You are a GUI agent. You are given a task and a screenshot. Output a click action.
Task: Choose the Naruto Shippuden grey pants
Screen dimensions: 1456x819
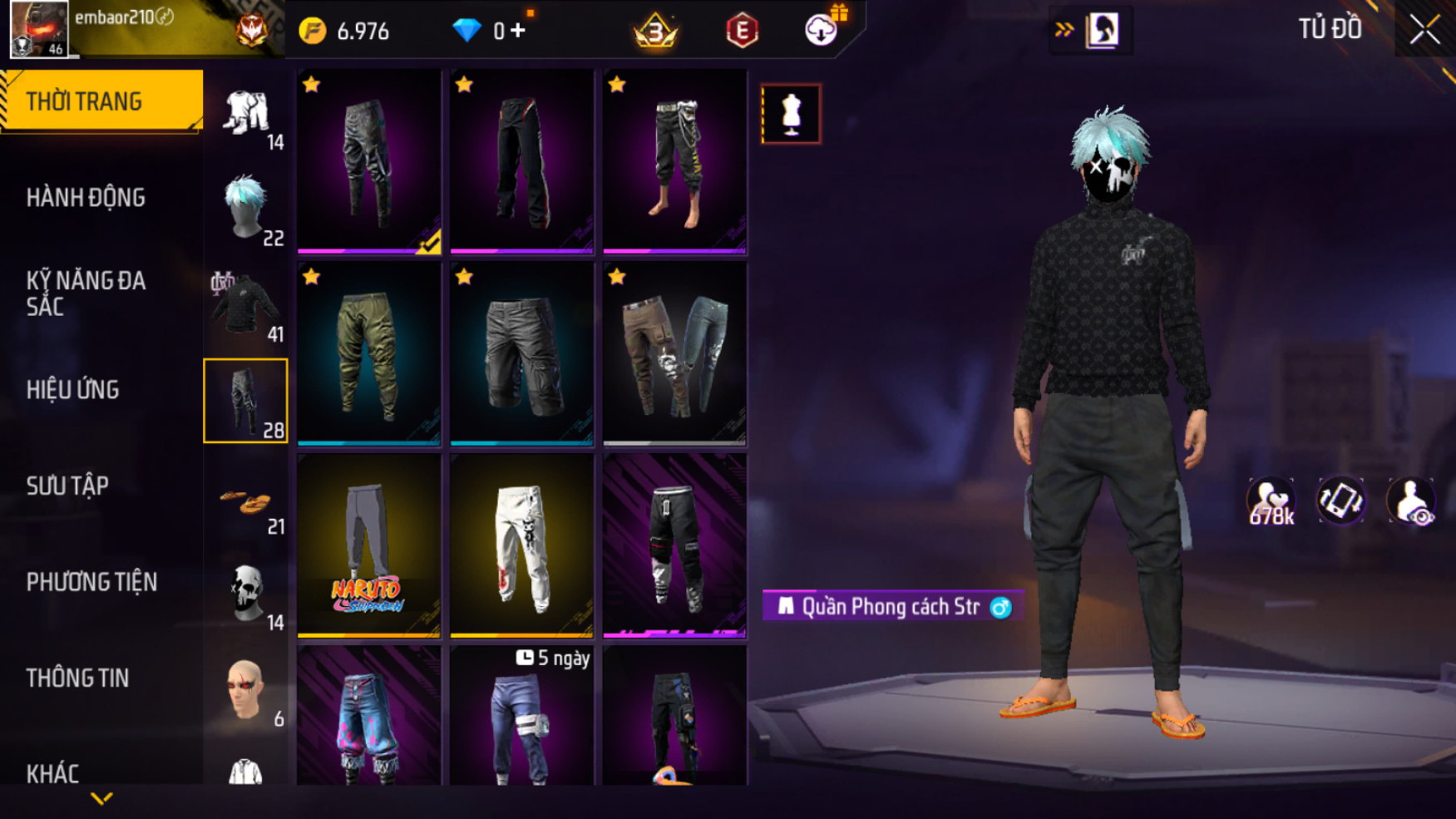pyautogui.click(x=368, y=545)
